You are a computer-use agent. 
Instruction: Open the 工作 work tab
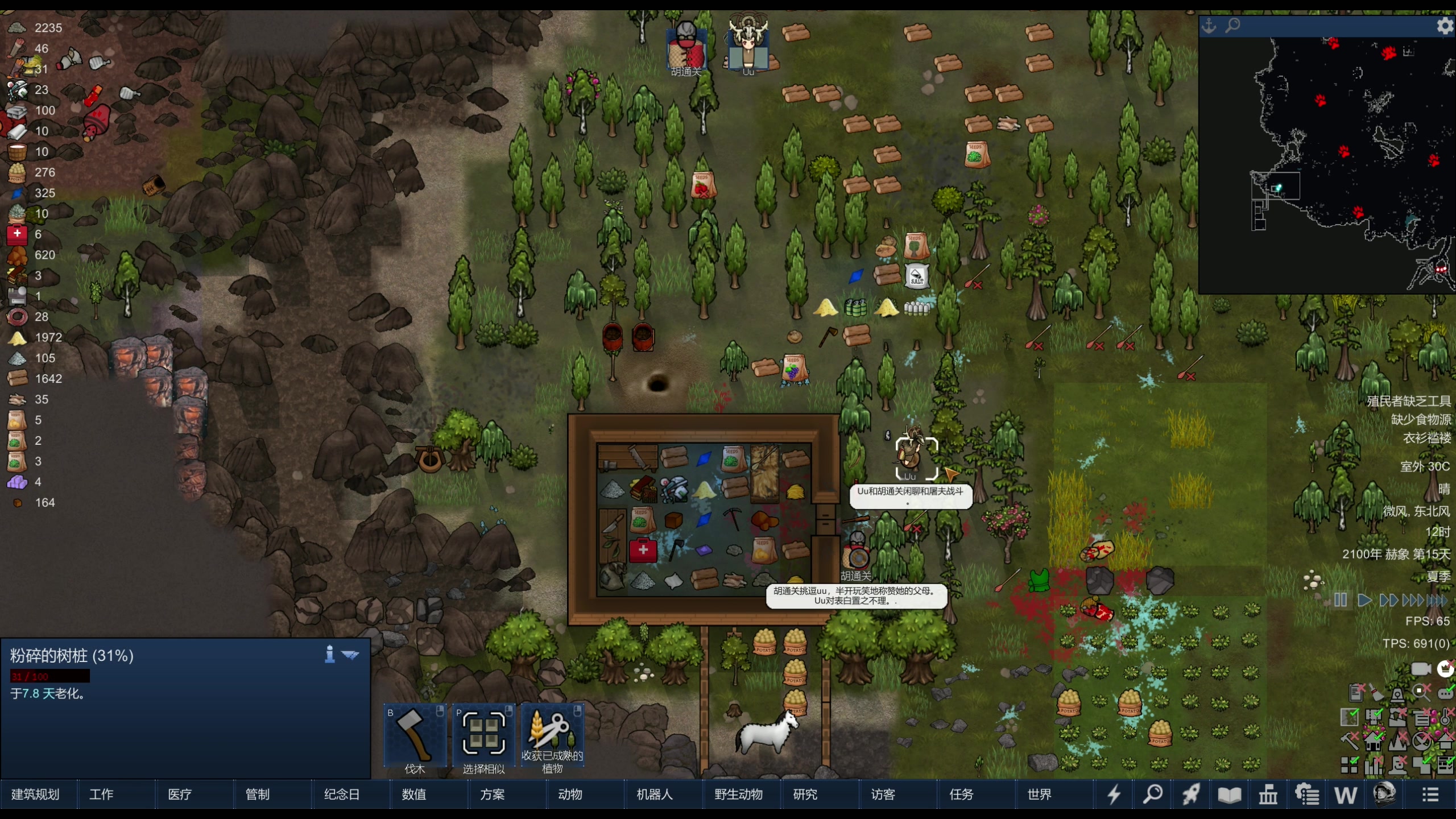101,795
